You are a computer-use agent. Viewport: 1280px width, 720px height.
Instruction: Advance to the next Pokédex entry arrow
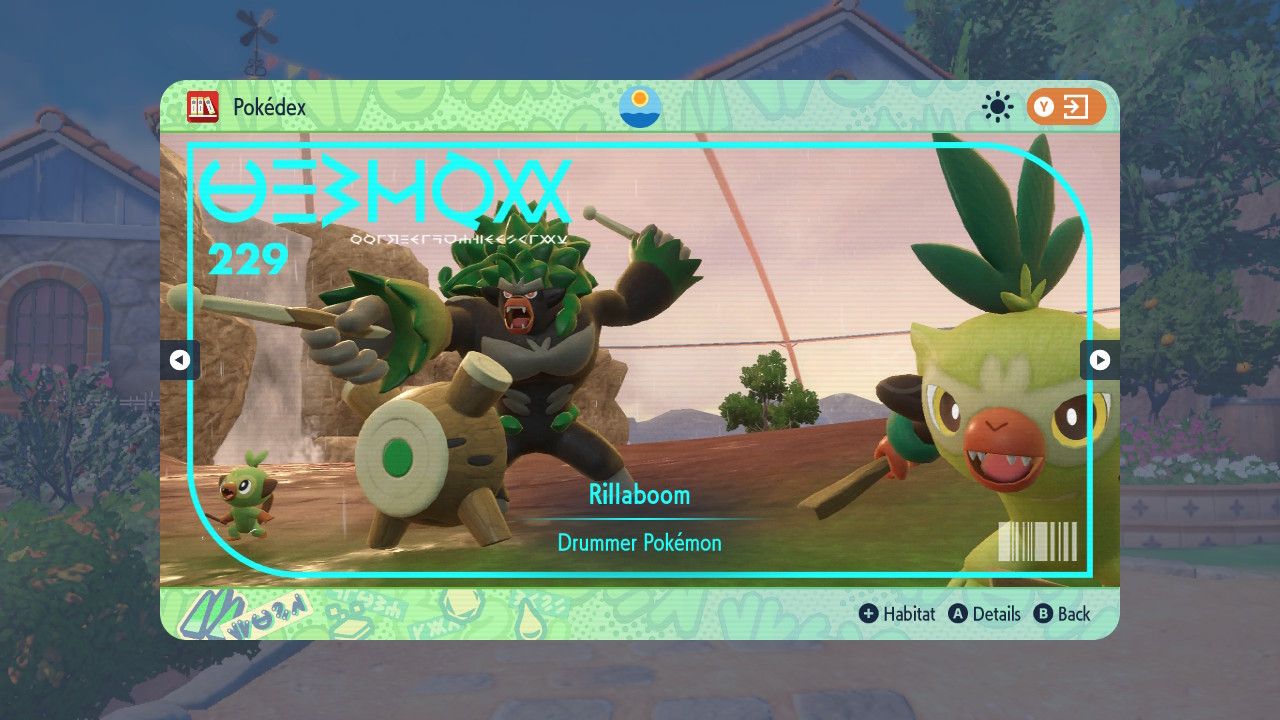(1099, 360)
